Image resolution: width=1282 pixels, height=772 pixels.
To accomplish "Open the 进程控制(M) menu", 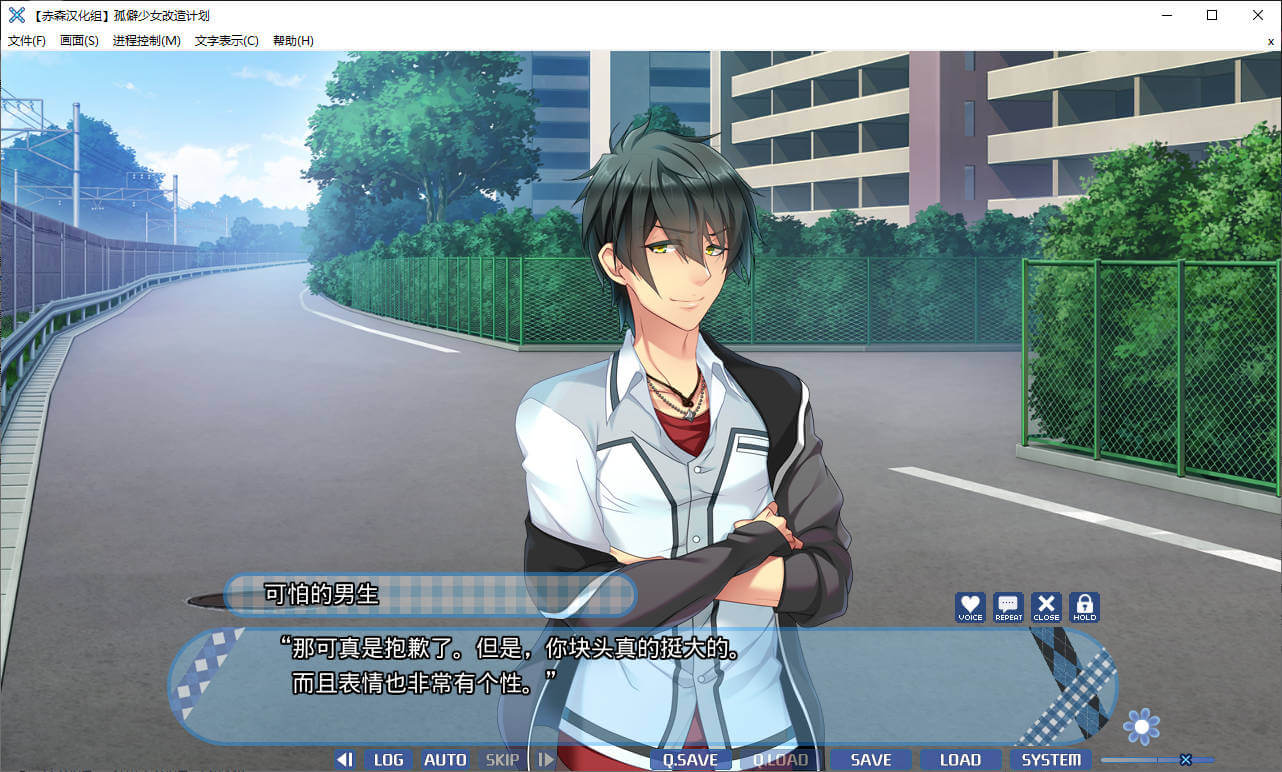I will (x=146, y=41).
